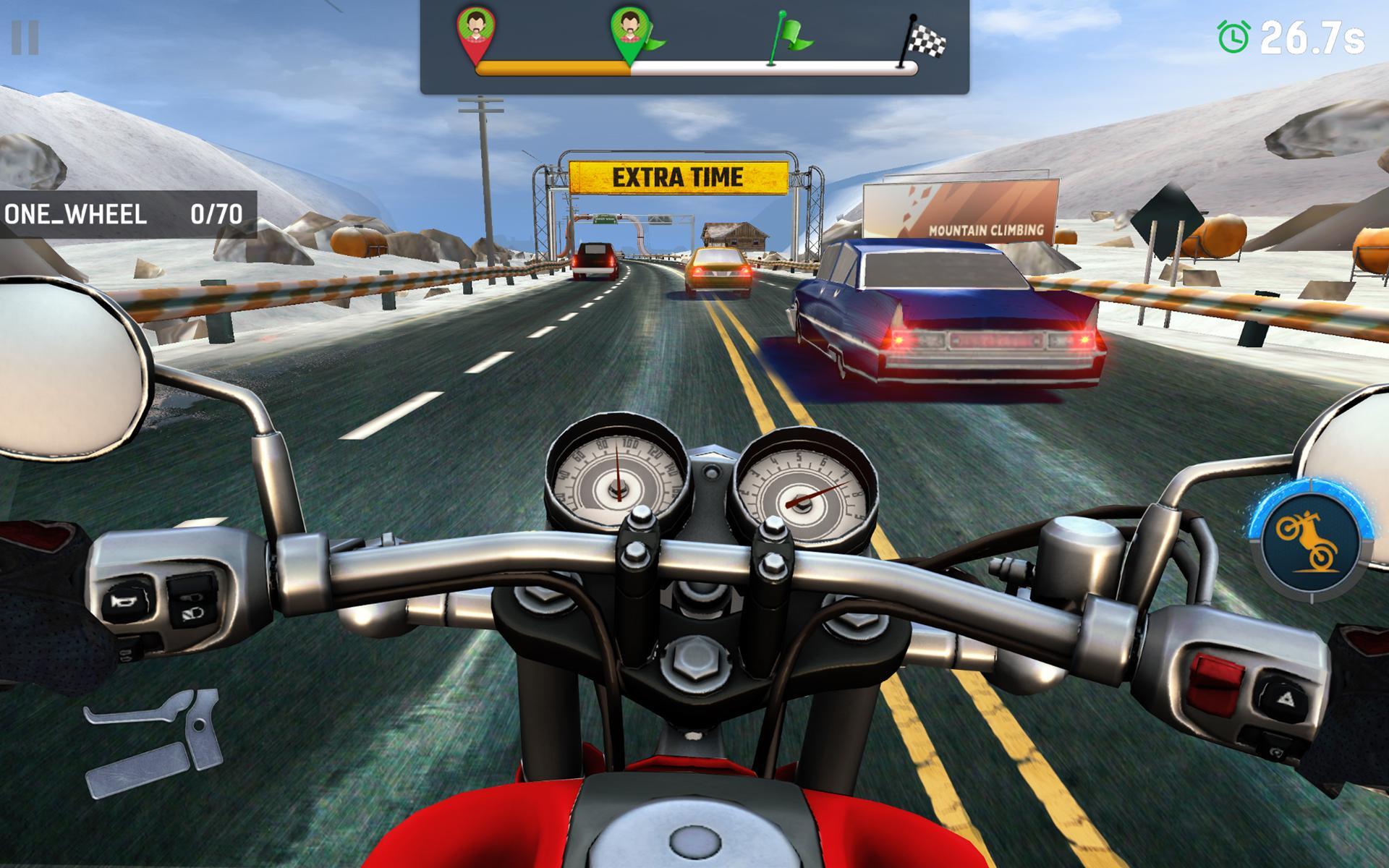The width and height of the screenshot is (1389, 868).
Task: Click the green opponent rider marker
Action: pyautogui.click(x=632, y=30)
